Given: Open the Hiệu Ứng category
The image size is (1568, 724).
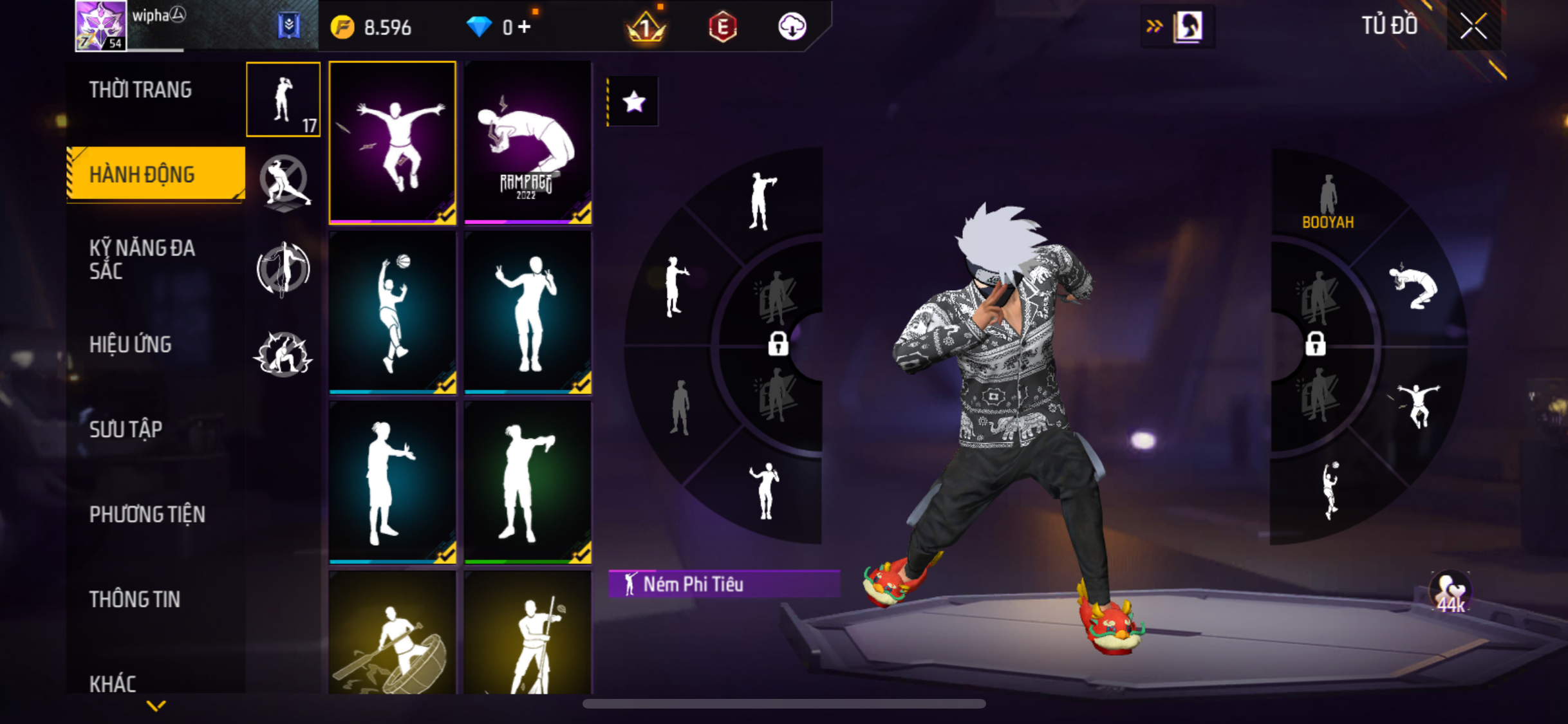Looking at the screenshot, I should [131, 344].
